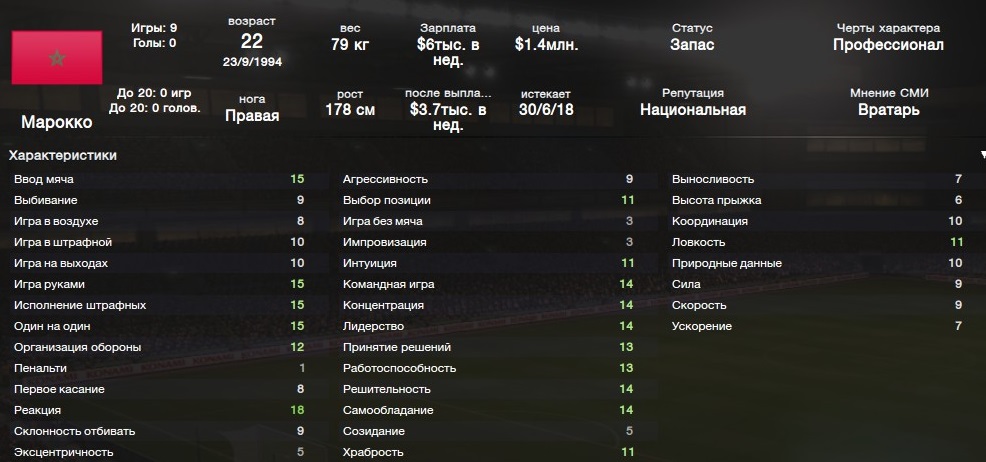Open the Марокко nation link
The height and width of the screenshot is (462, 986).
tap(56, 122)
